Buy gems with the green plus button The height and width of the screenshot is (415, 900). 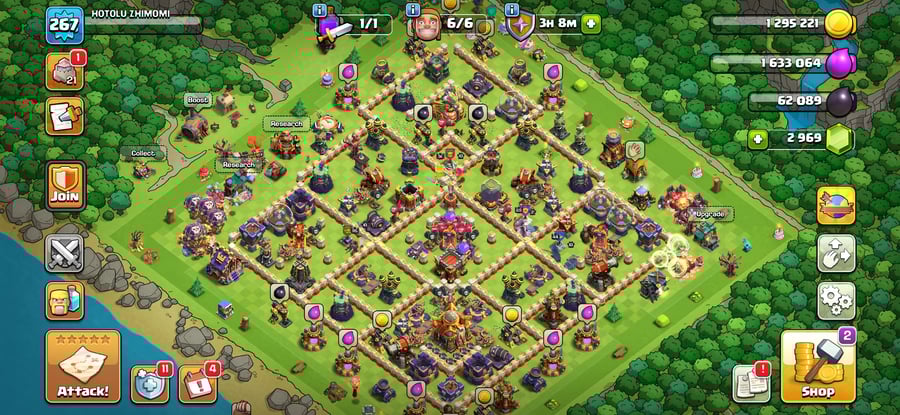tap(758, 138)
